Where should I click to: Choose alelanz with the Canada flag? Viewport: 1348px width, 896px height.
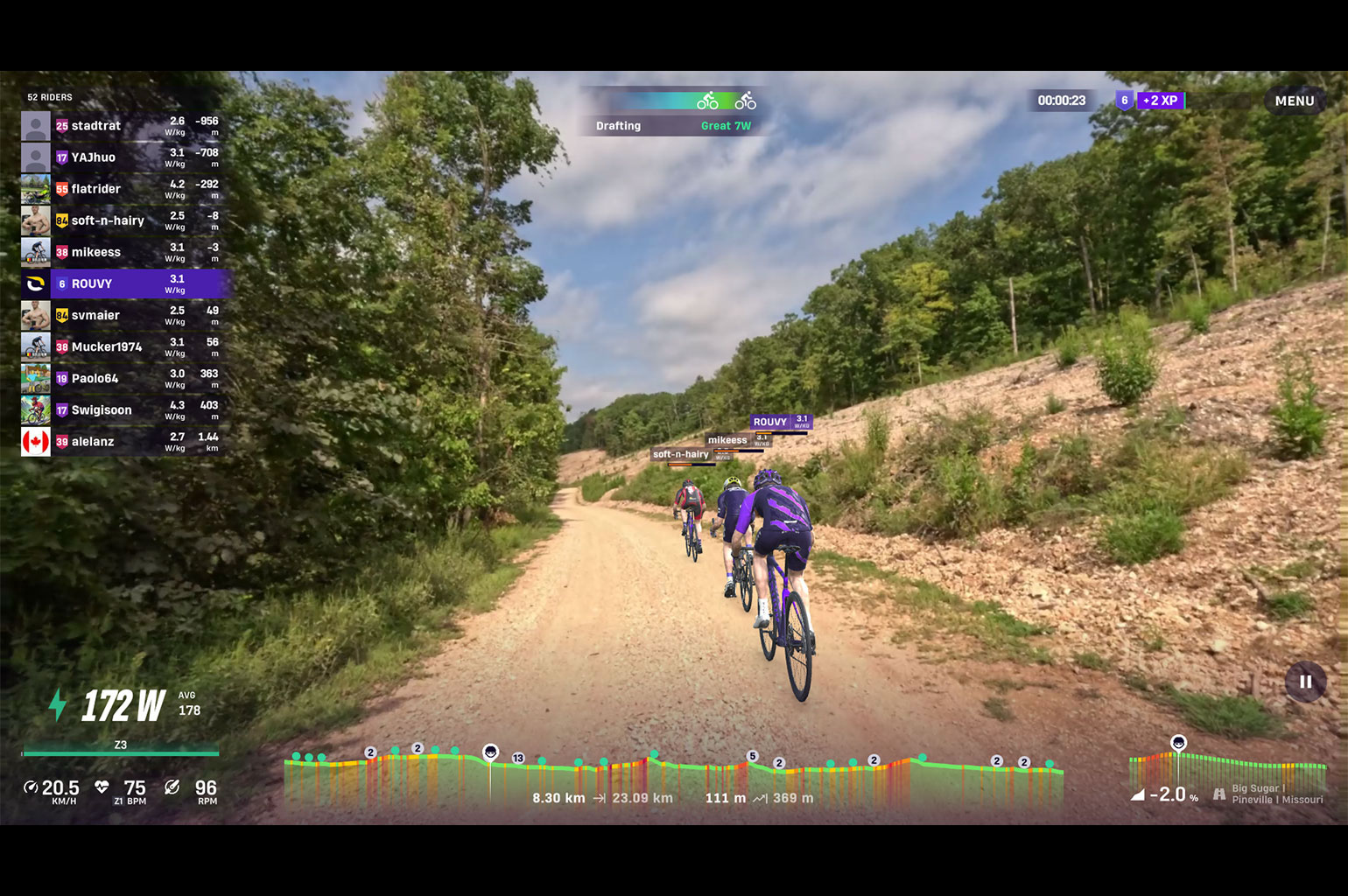pyautogui.click(x=121, y=441)
